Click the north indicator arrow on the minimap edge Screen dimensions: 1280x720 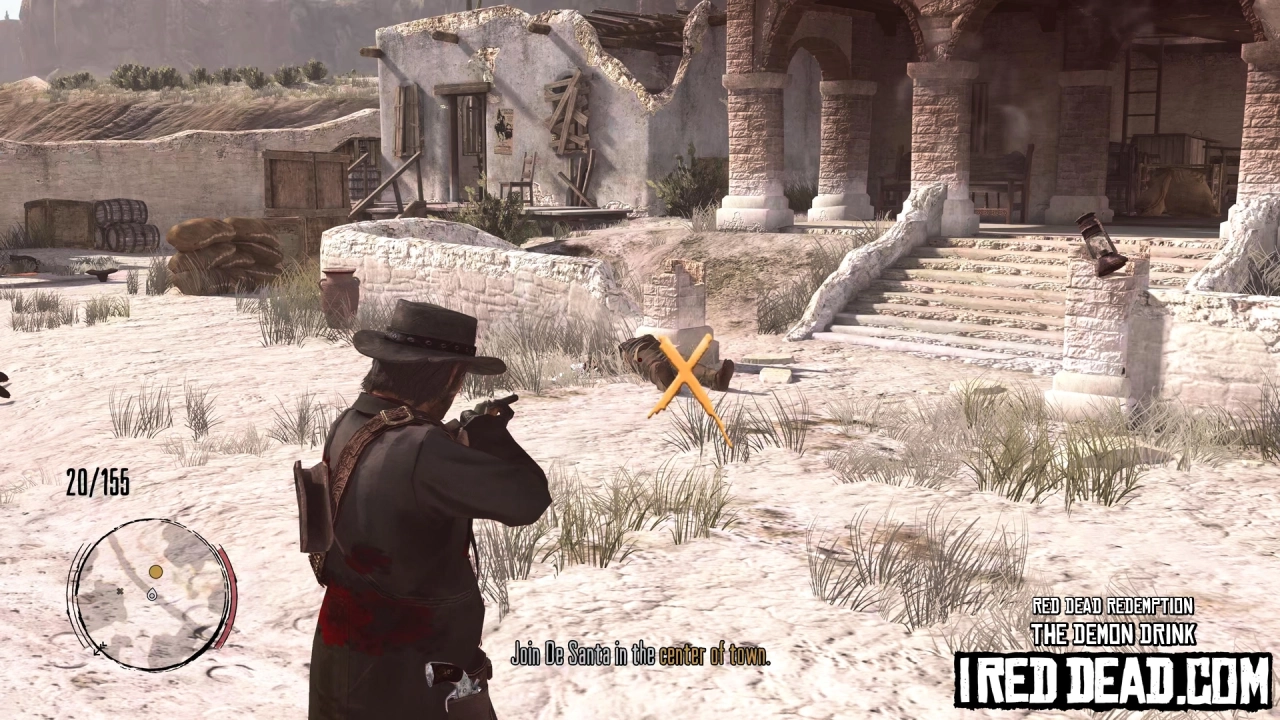coord(98,650)
